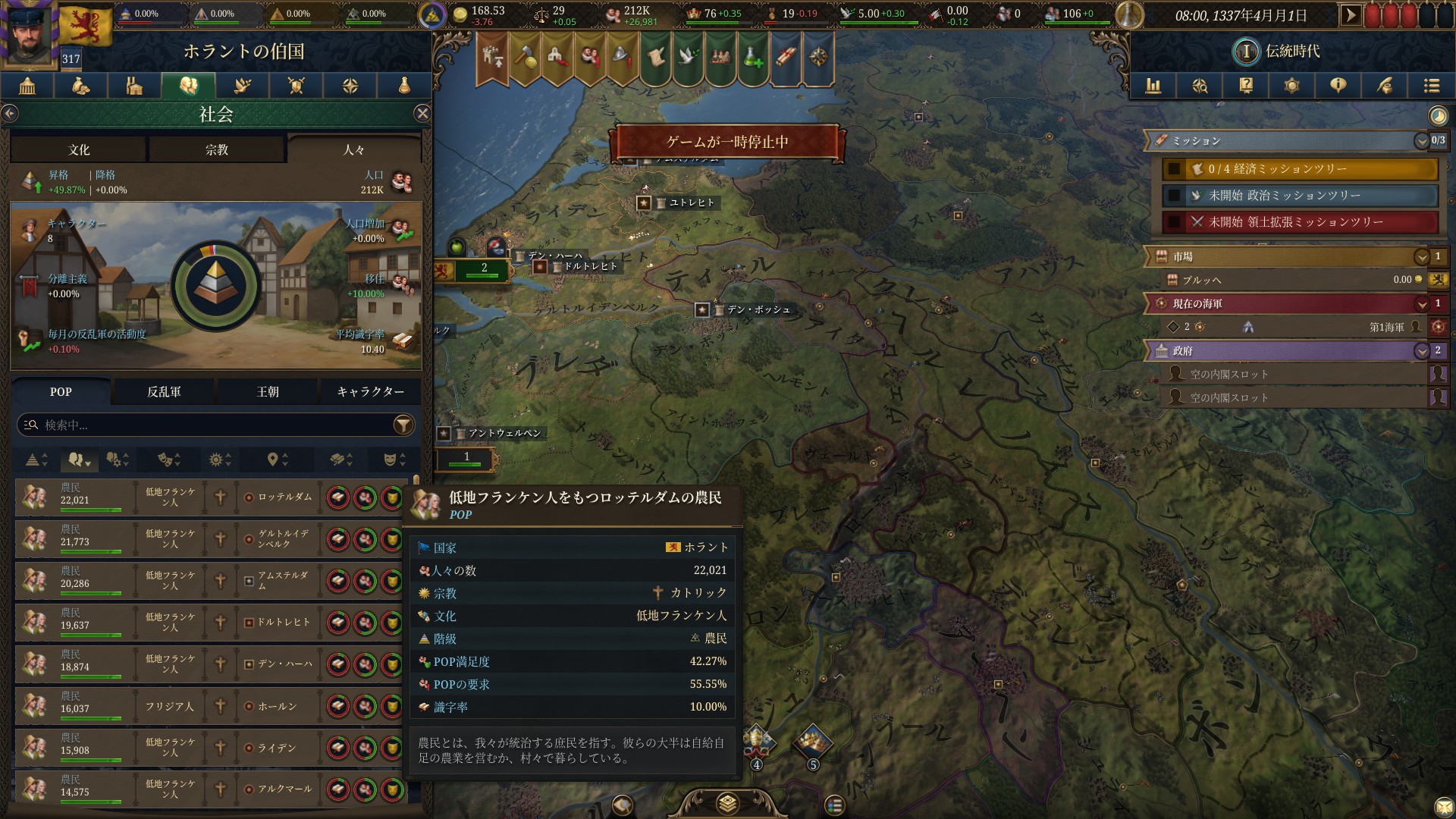
Task: Open the settings gear icon on the right toolbar
Action: pos(1292,86)
